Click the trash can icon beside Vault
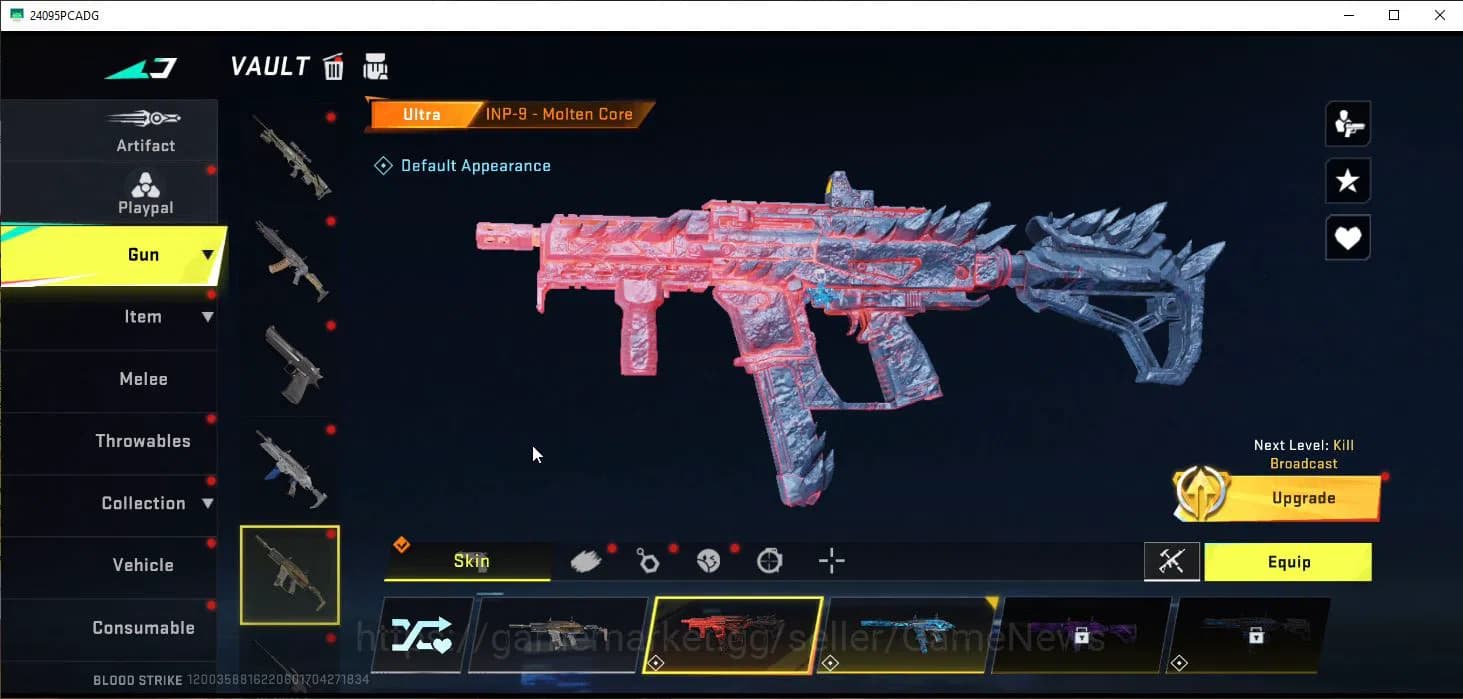Screen dimensions: 1463x699 coord(334,67)
